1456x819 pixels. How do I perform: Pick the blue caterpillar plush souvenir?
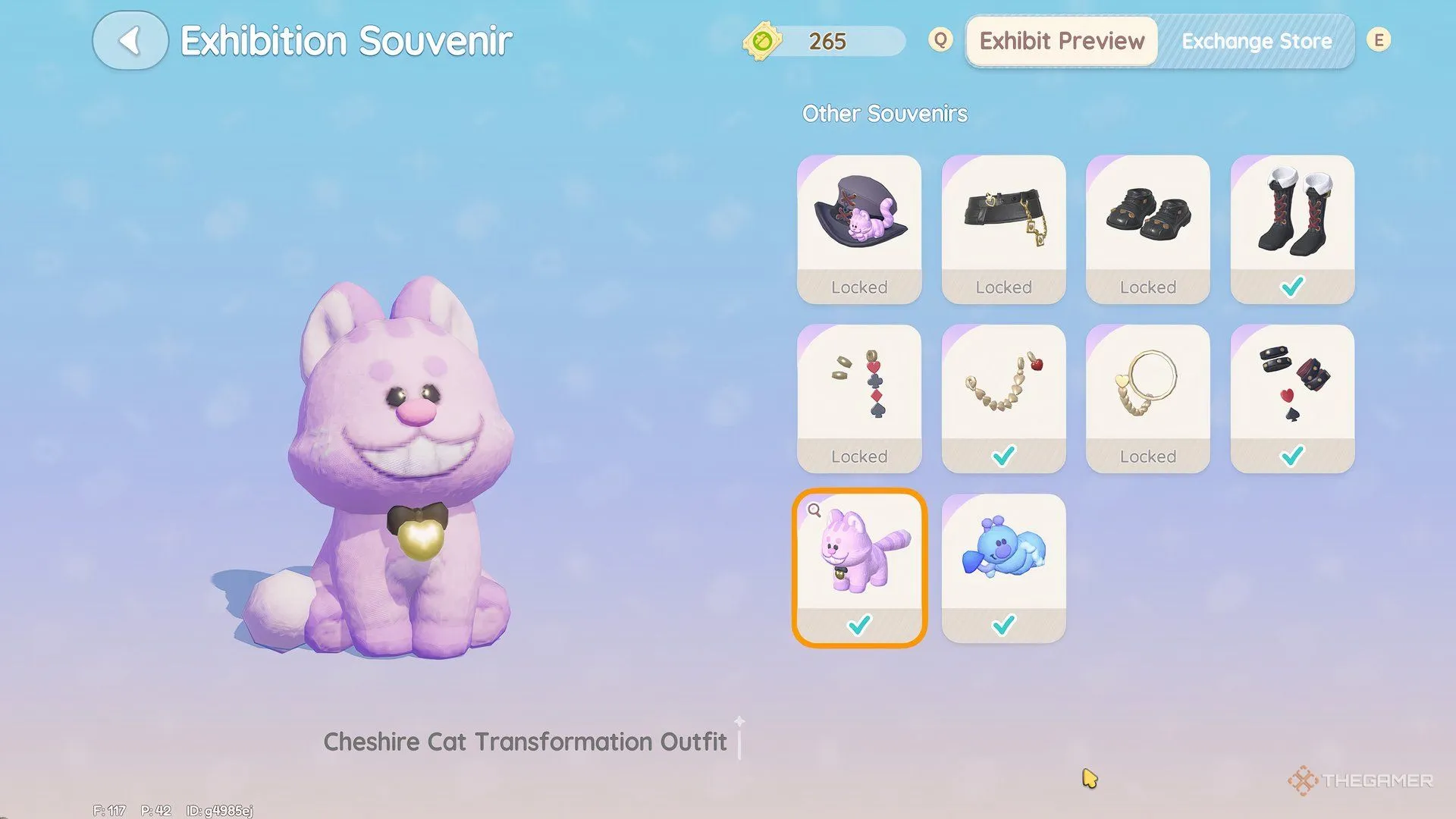point(1003,567)
